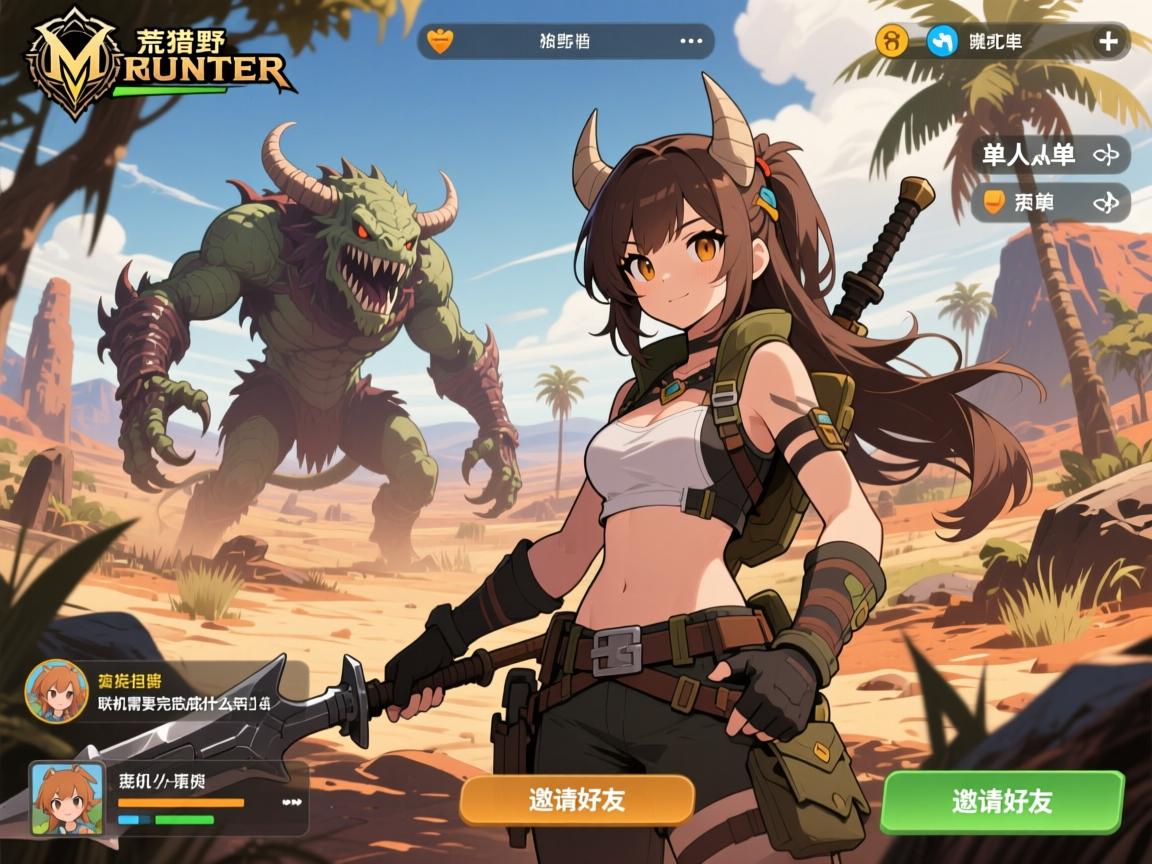Open the three-dots menu in the top bar

point(691,42)
